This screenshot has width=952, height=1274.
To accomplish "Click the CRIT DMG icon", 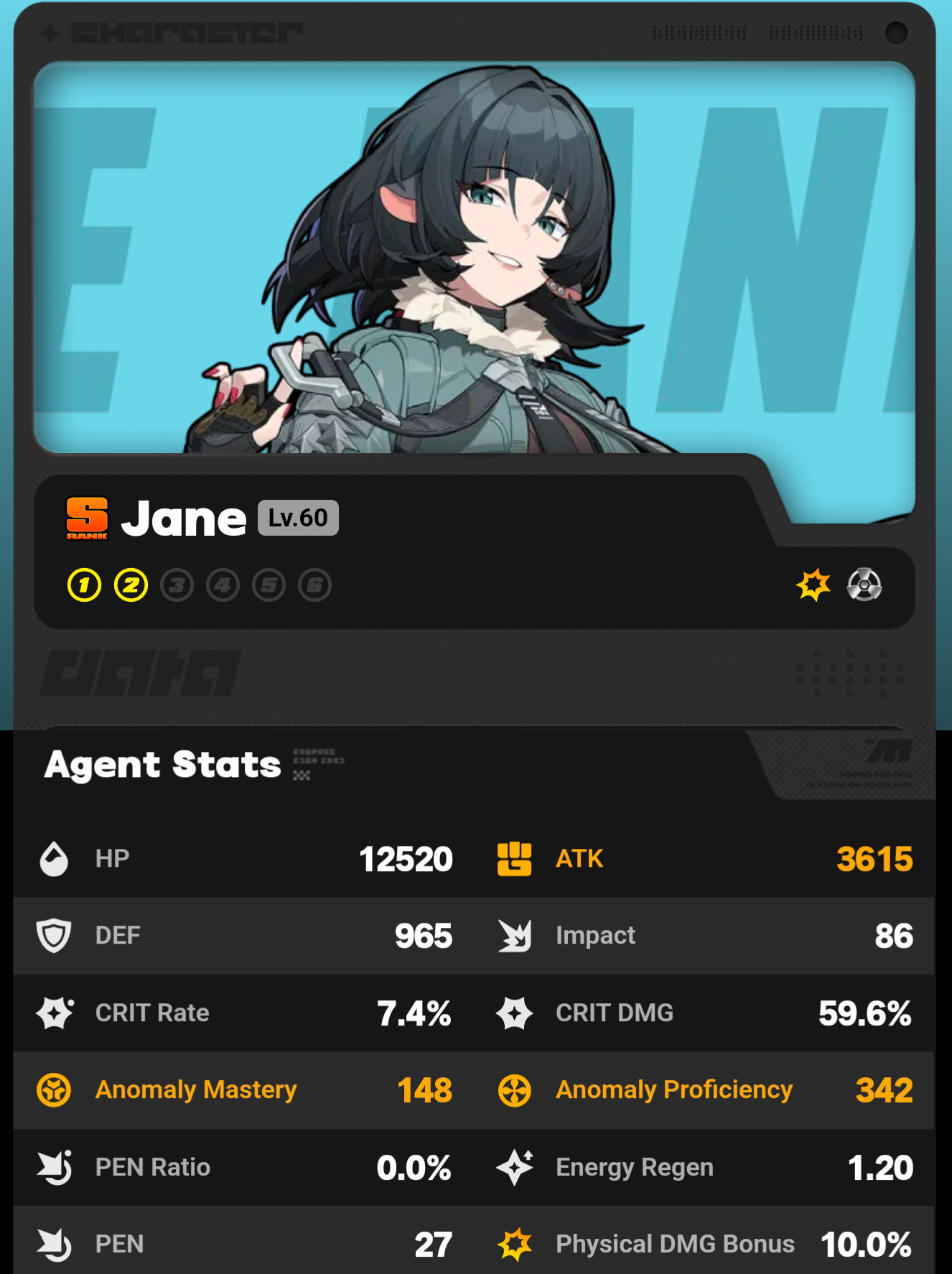I will pos(513,1013).
